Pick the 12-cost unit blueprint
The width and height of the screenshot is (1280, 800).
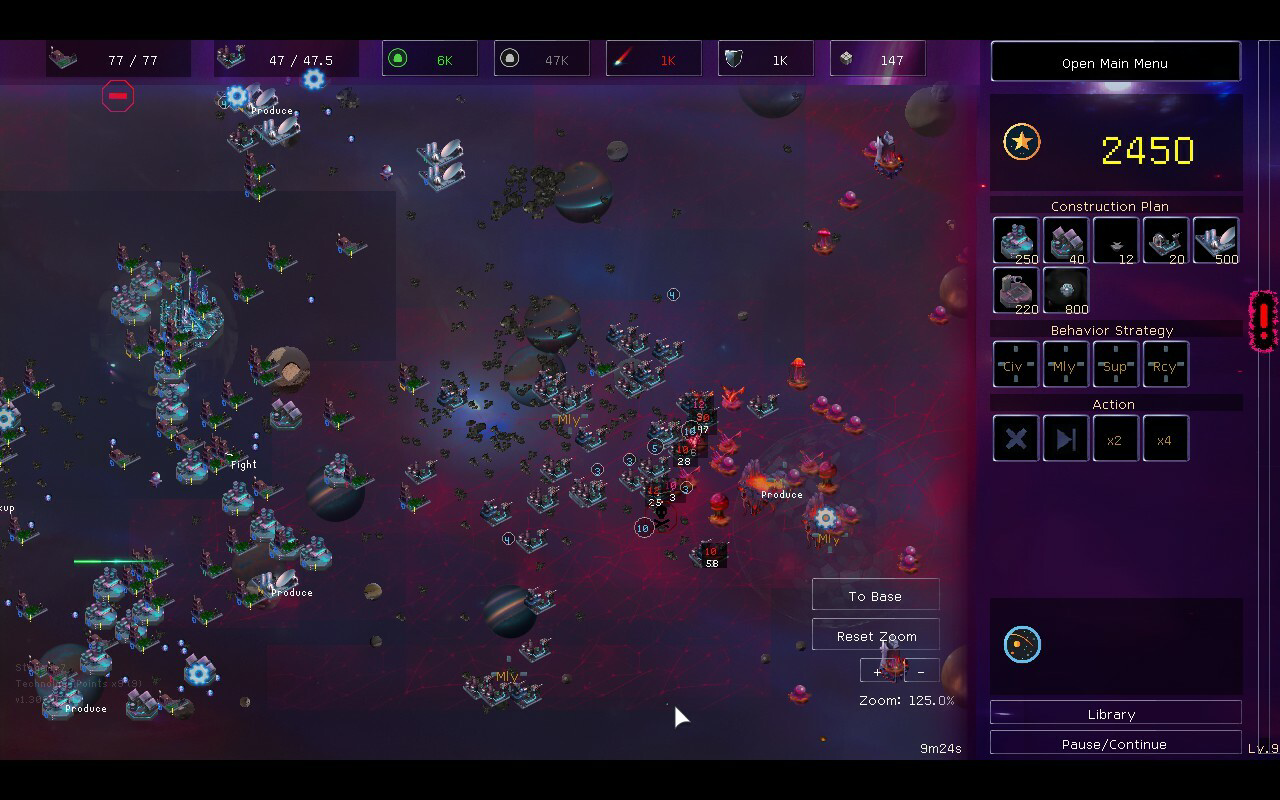click(x=1115, y=240)
